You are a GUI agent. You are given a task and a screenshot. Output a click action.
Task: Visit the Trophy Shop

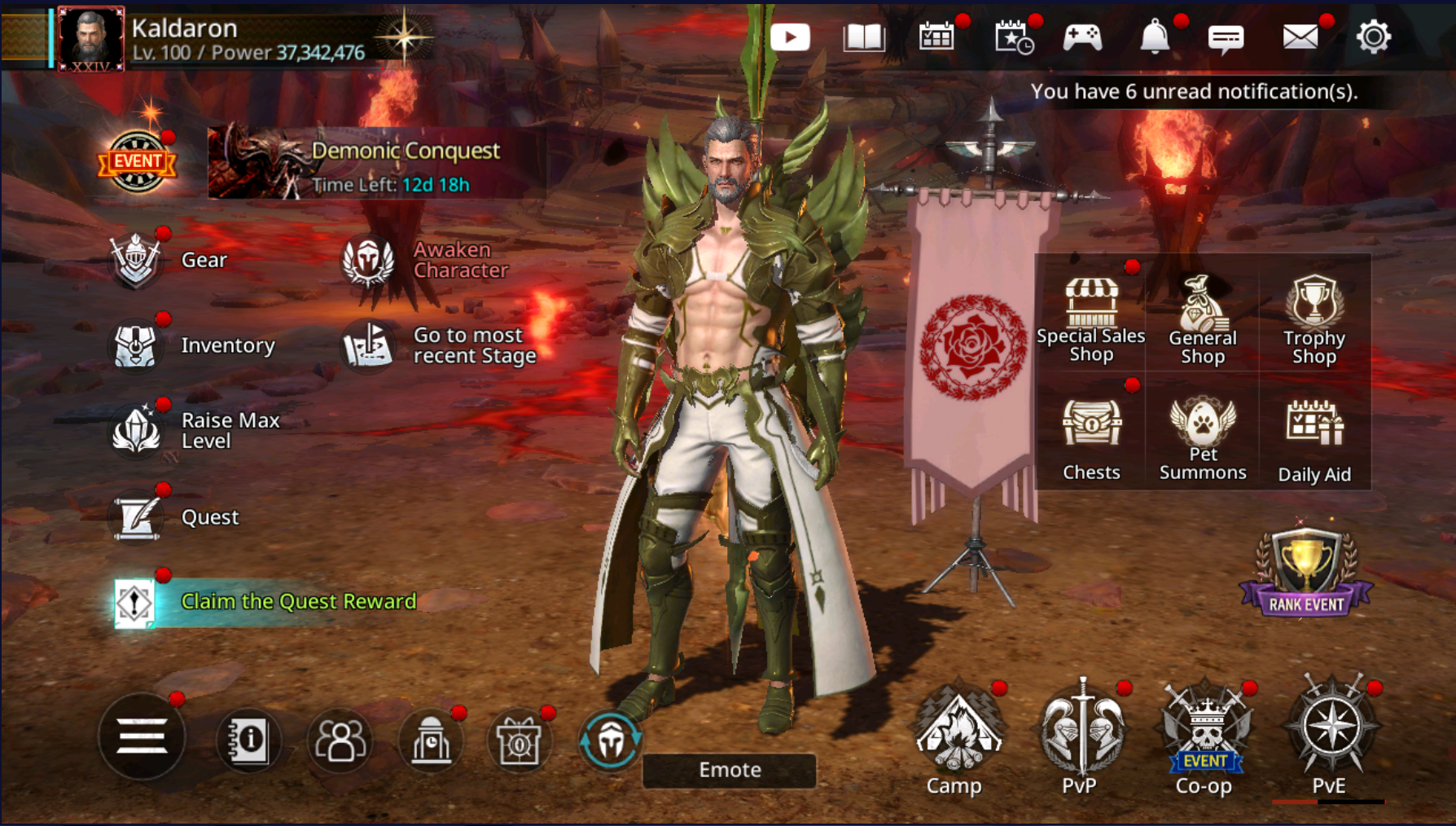tap(1313, 319)
